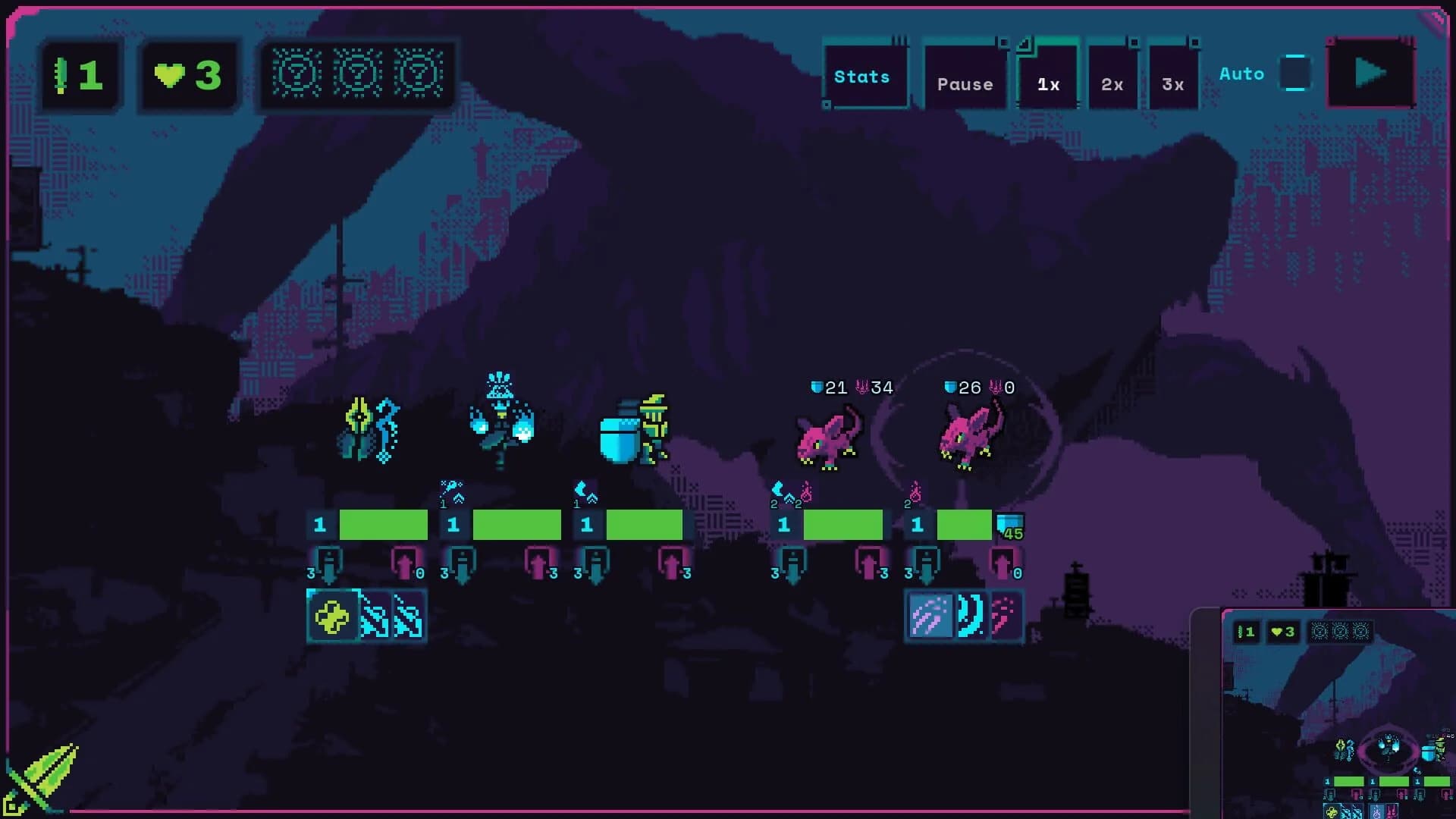Select the pink claw ability card
Viewport: 1456px width, 819px height.
[x=1003, y=617]
